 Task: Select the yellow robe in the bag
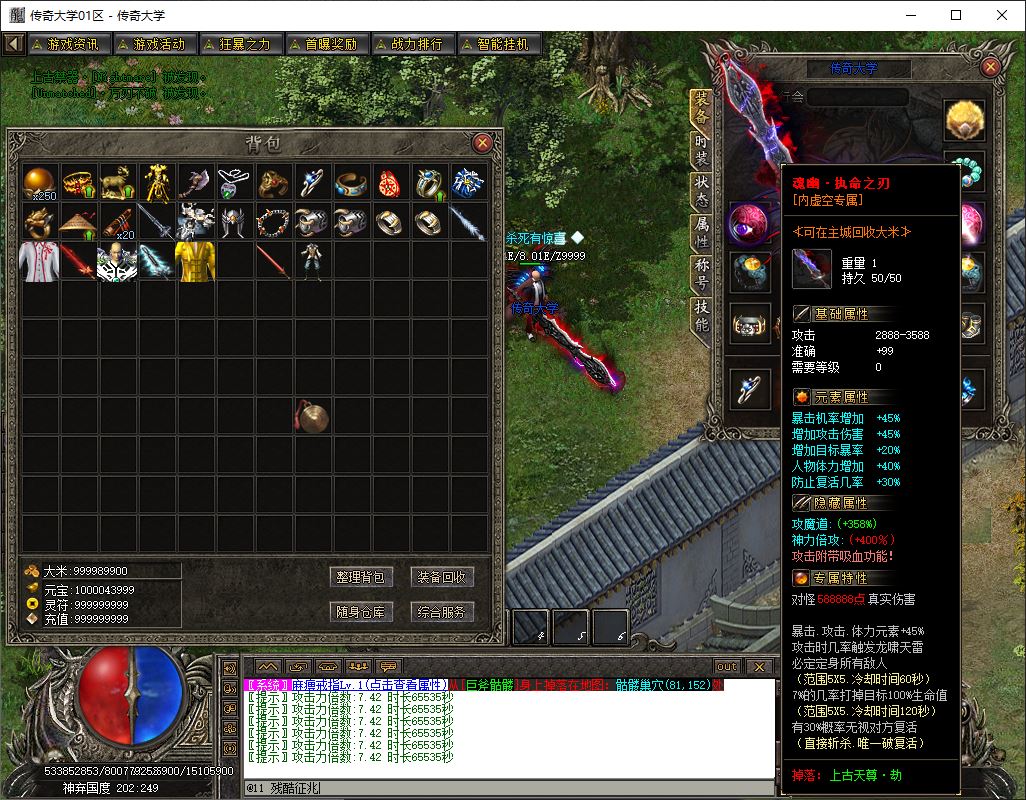tap(195, 260)
